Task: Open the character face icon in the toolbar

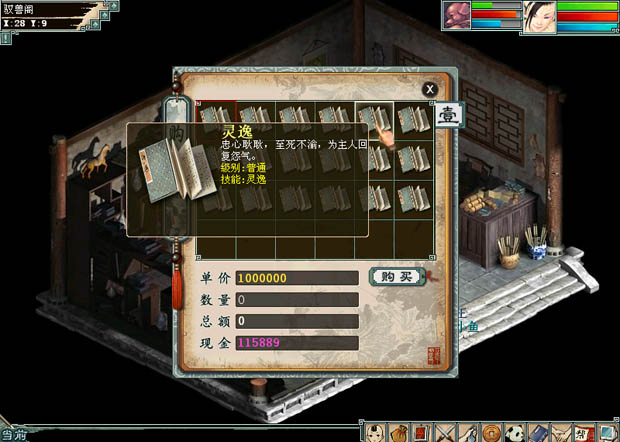Action: (x=376, y=432)
